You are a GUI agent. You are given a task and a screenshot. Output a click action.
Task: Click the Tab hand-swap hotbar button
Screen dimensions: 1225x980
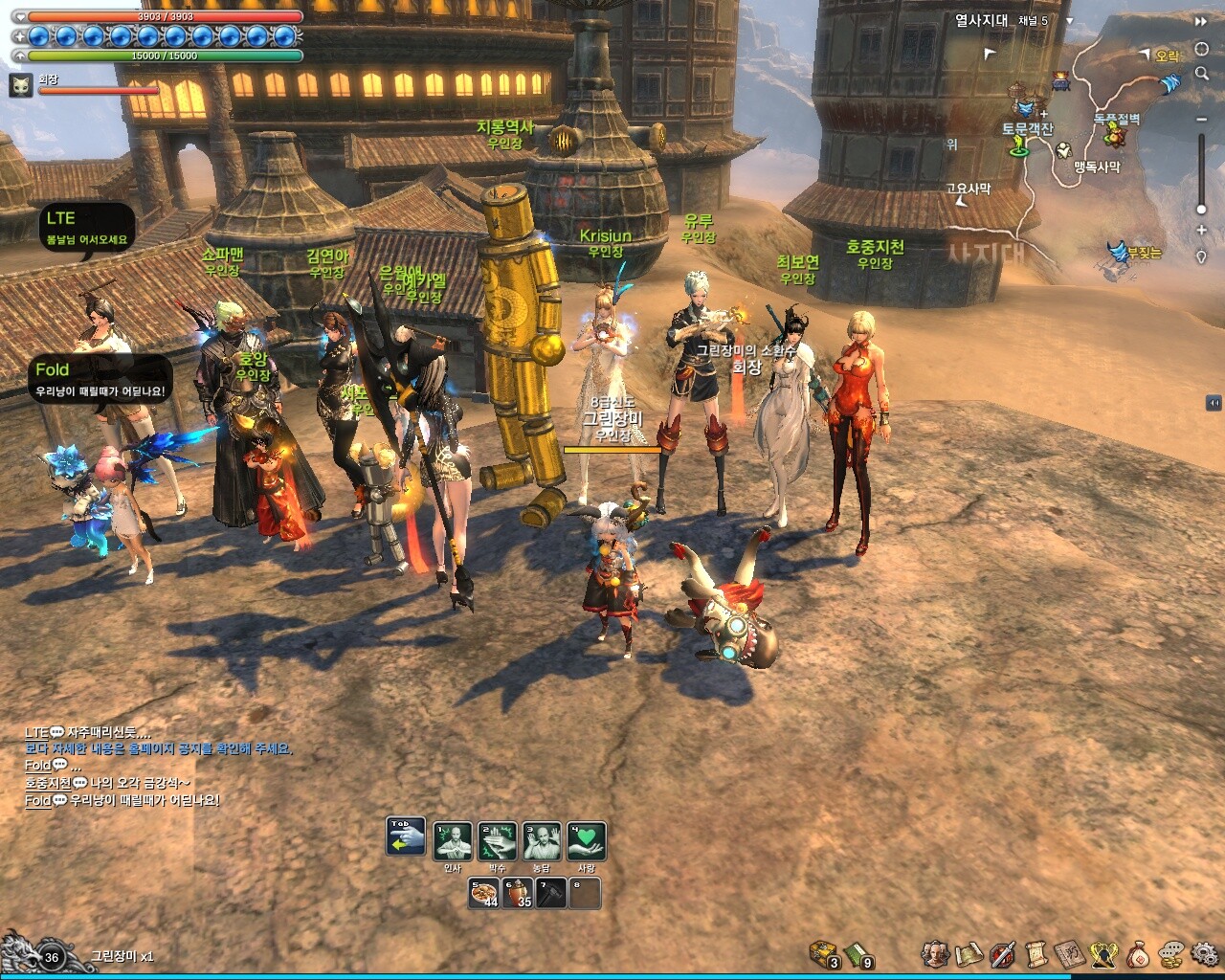(406, 836)
